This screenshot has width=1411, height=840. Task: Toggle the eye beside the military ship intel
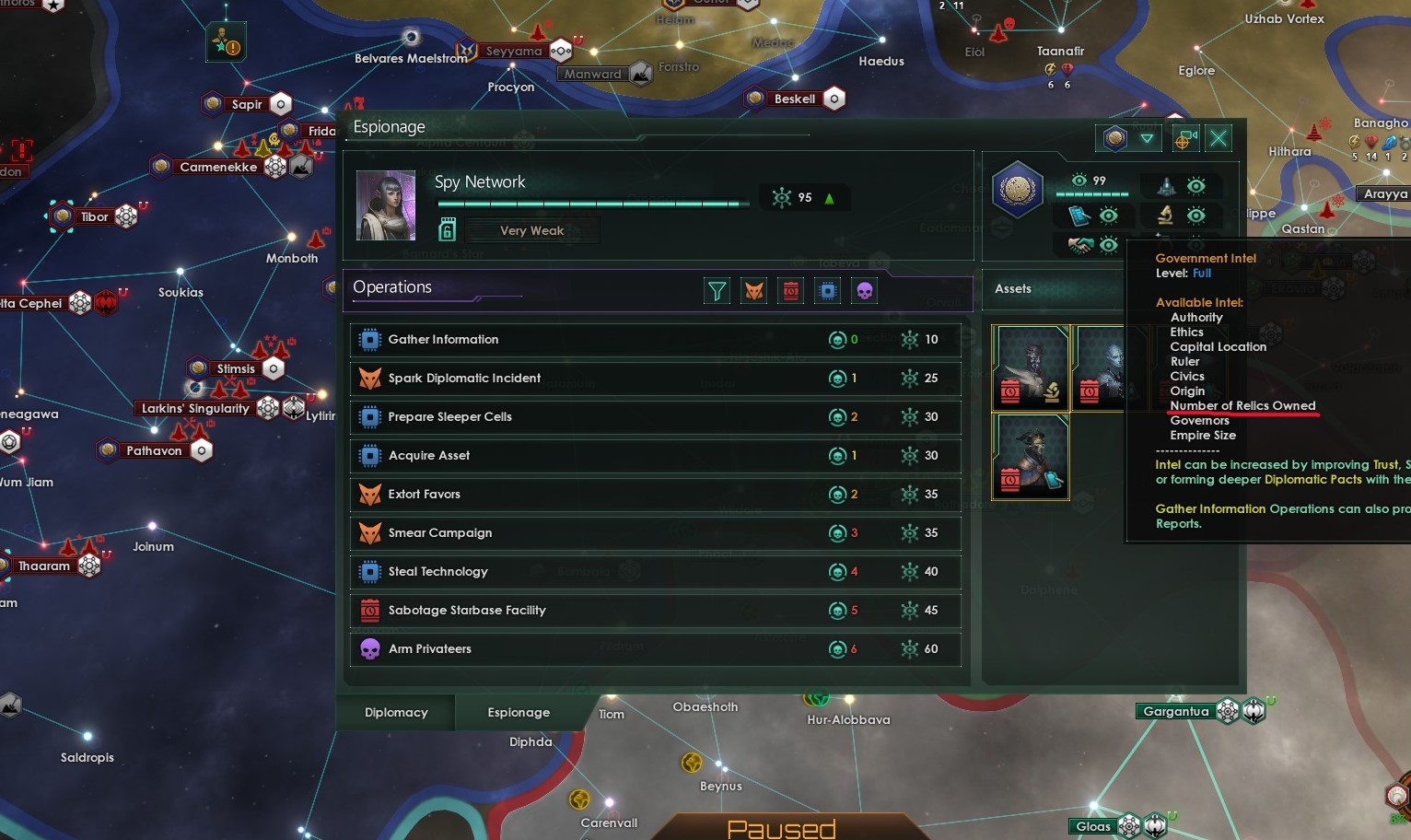coord(1196,187)
